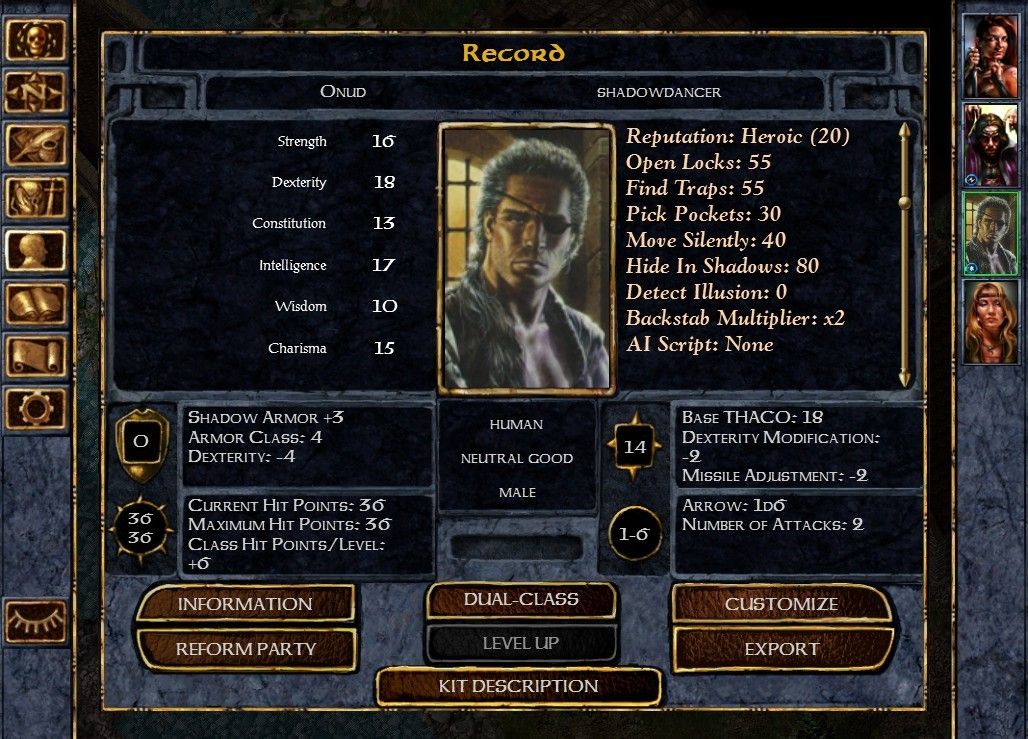Return to game via skull icon
Screen dimensions: 1028x739
(36, 40)
